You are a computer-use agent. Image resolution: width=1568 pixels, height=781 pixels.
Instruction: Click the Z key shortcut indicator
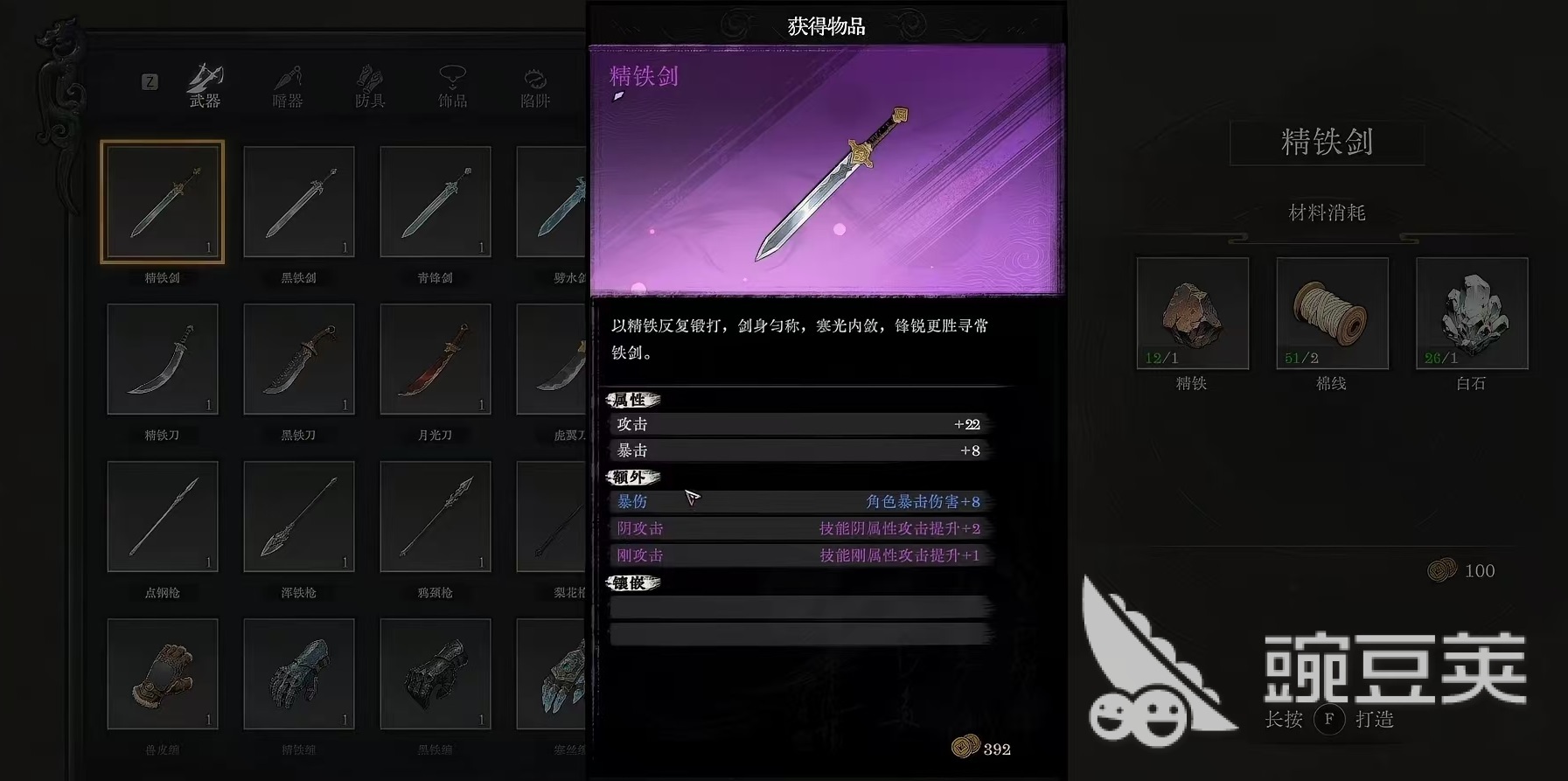point(150,81)
